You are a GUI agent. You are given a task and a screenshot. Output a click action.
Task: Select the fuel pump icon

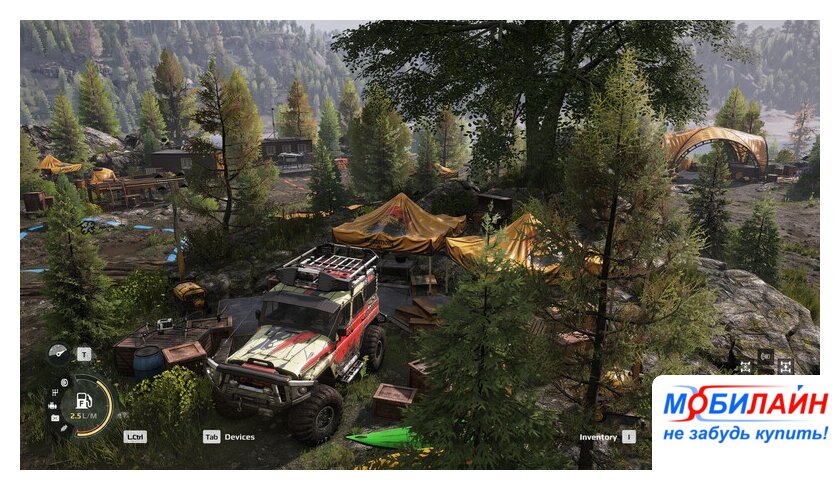point(84,401)
